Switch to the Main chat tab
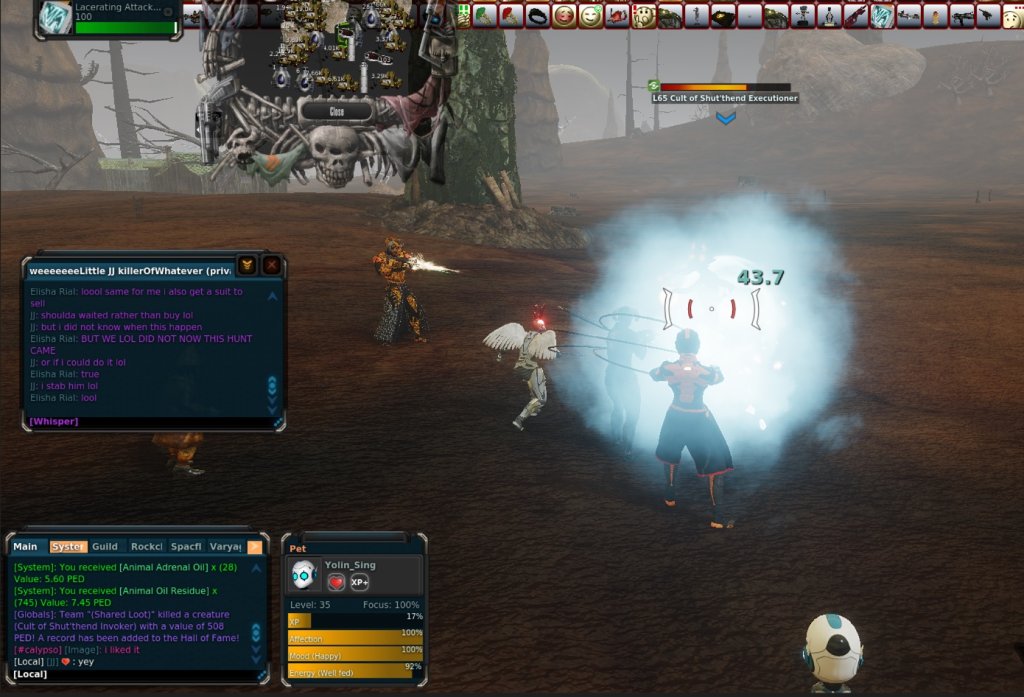This screenshot has height=697, width=1024. (25, 546)
